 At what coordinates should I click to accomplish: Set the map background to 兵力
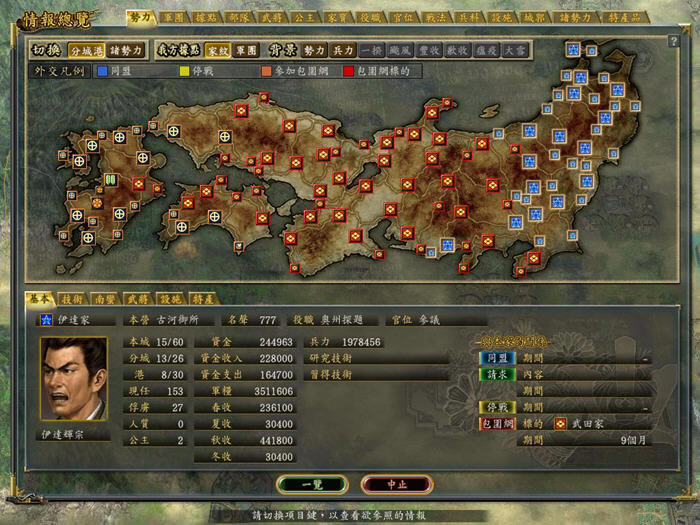[x=344, y=49]
